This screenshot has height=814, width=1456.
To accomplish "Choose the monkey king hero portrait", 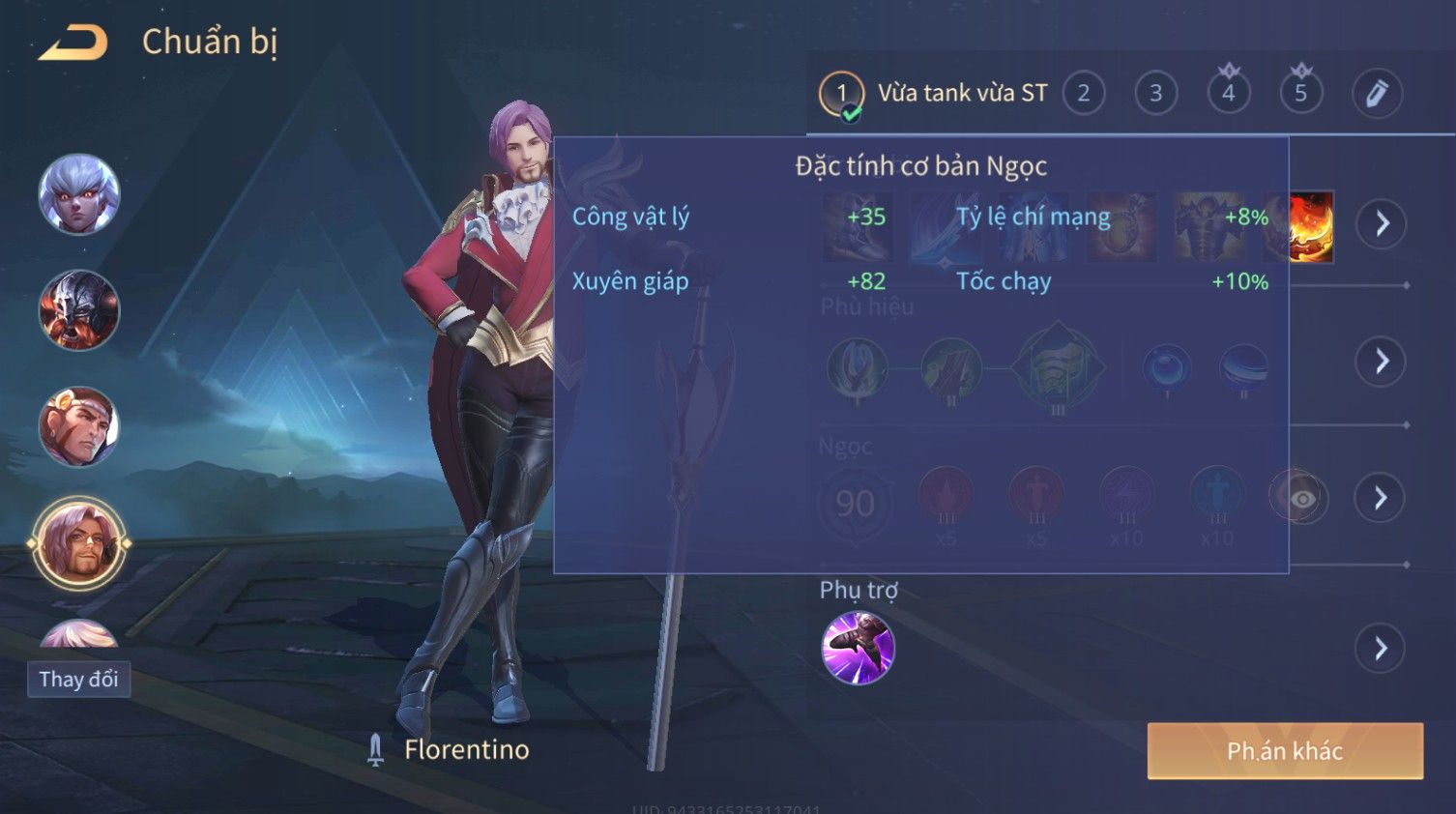I will coord(79,426).
